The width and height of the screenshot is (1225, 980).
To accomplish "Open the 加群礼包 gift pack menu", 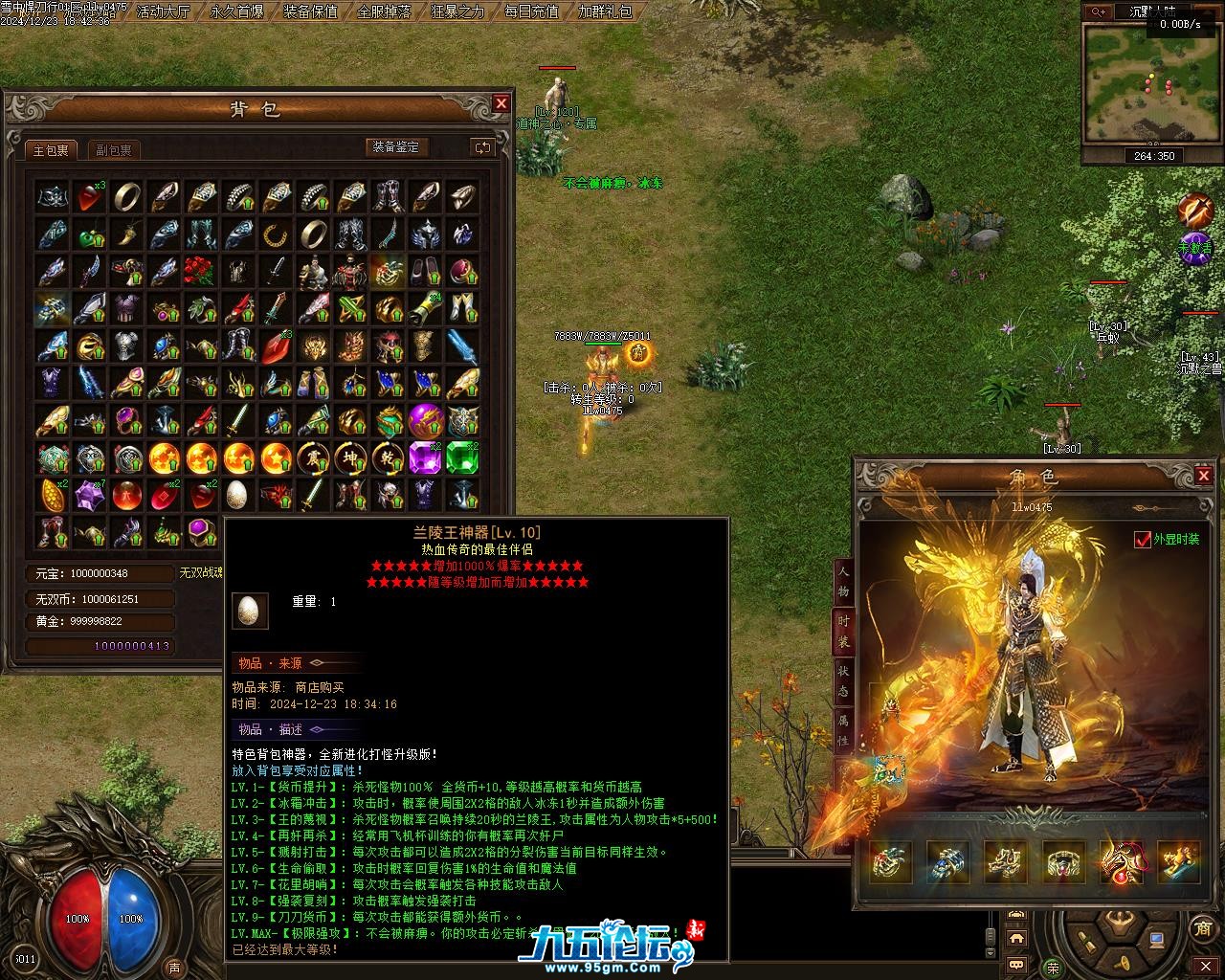I will (606, 11).
